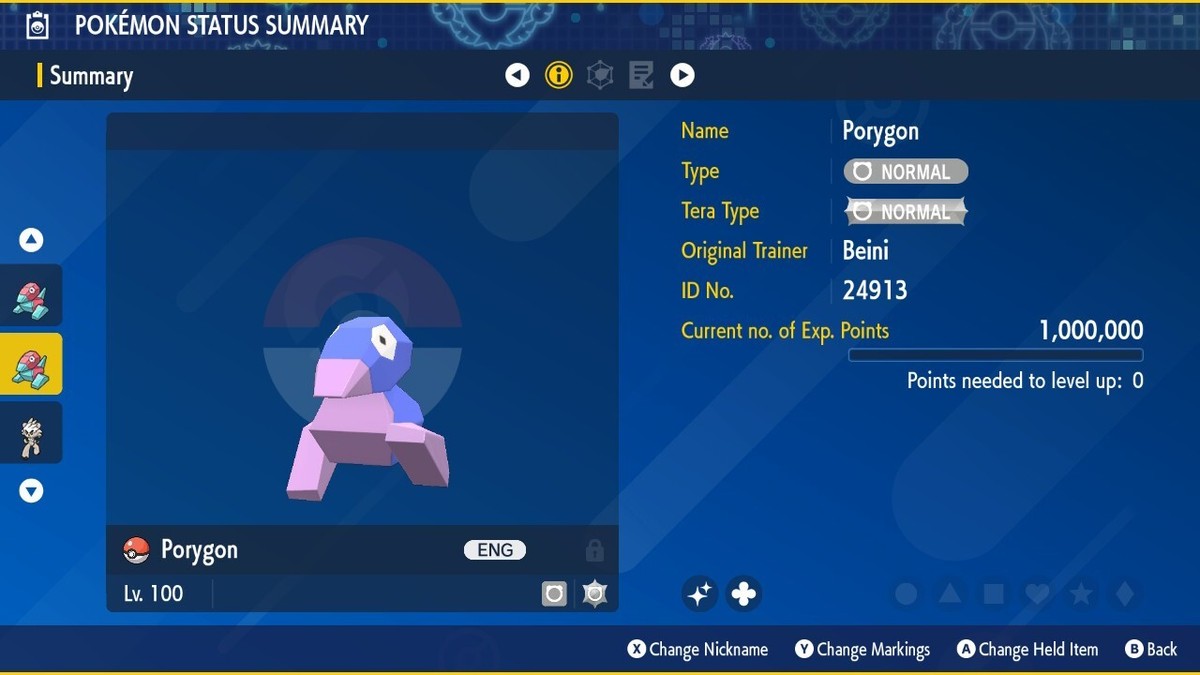Open the notepad memo tab
The image size is (1200, 675).
click(641, 75)
